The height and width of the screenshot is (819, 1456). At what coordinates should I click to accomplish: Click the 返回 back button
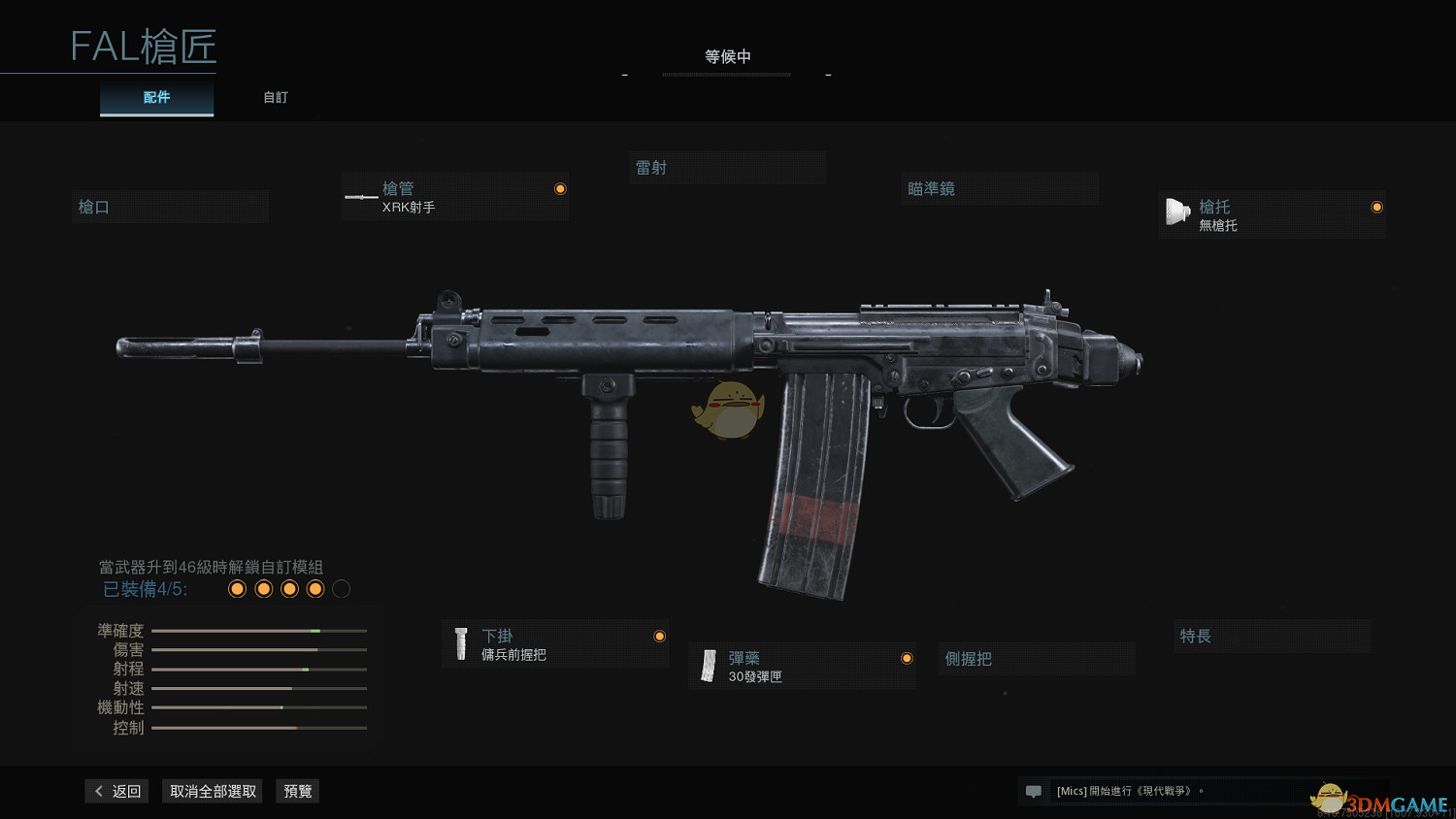coord(117,791)
